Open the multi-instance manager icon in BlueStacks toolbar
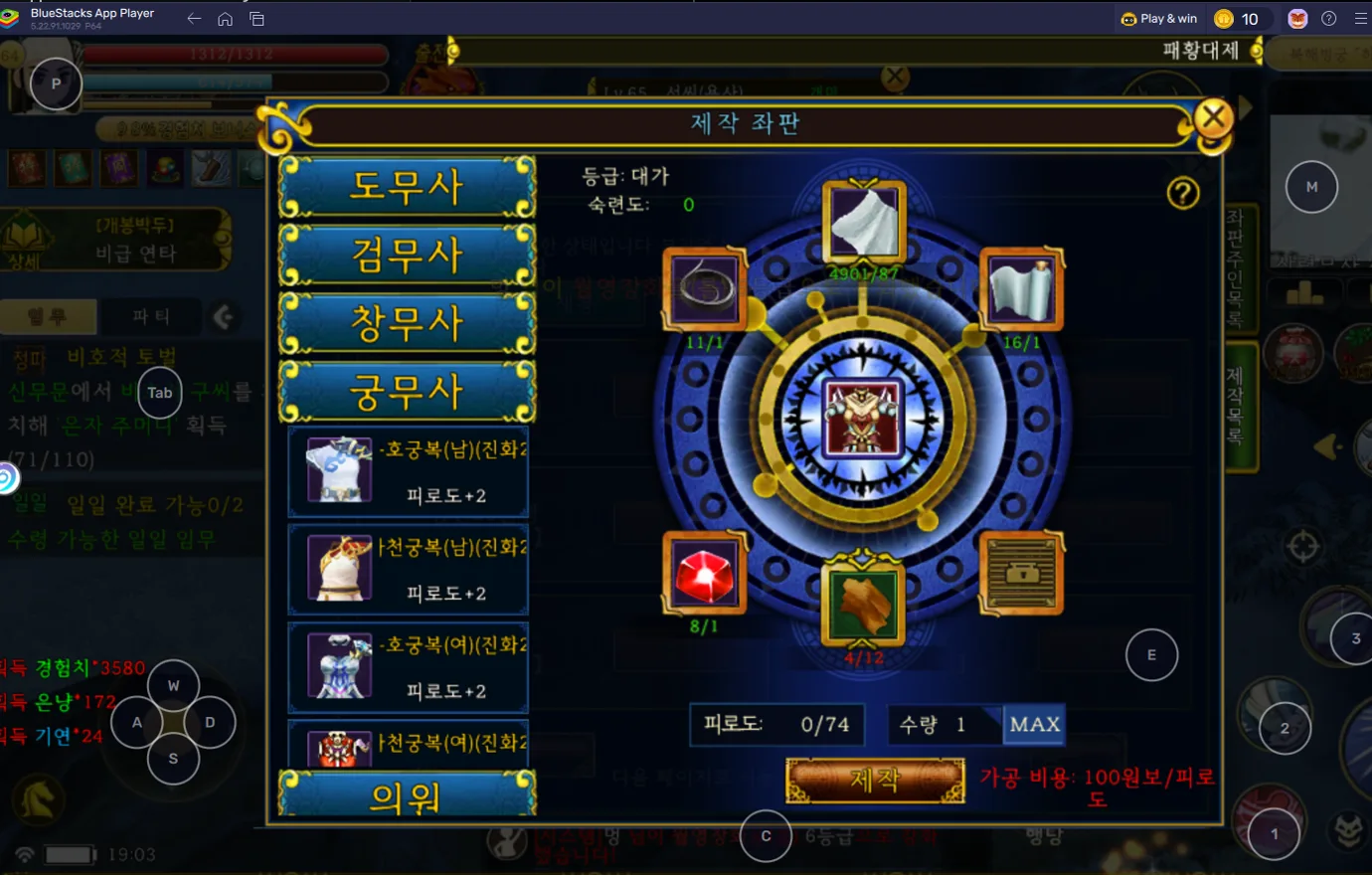 pos(257,18)
